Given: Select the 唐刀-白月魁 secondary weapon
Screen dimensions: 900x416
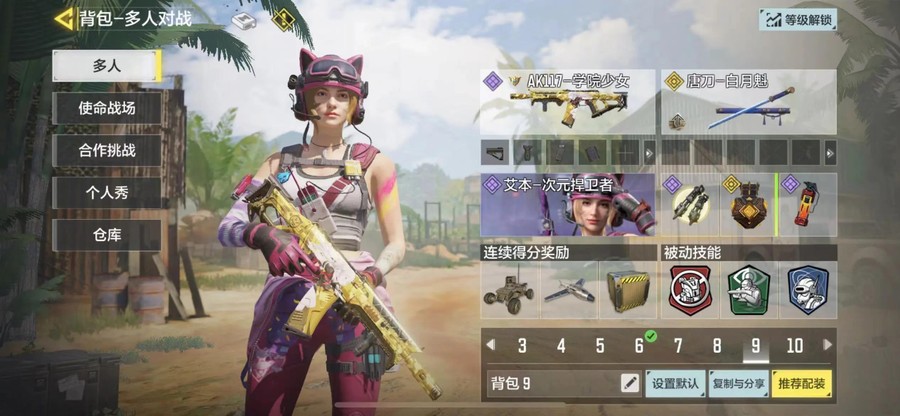Looking at the screenshot, I should click(747, 102).
